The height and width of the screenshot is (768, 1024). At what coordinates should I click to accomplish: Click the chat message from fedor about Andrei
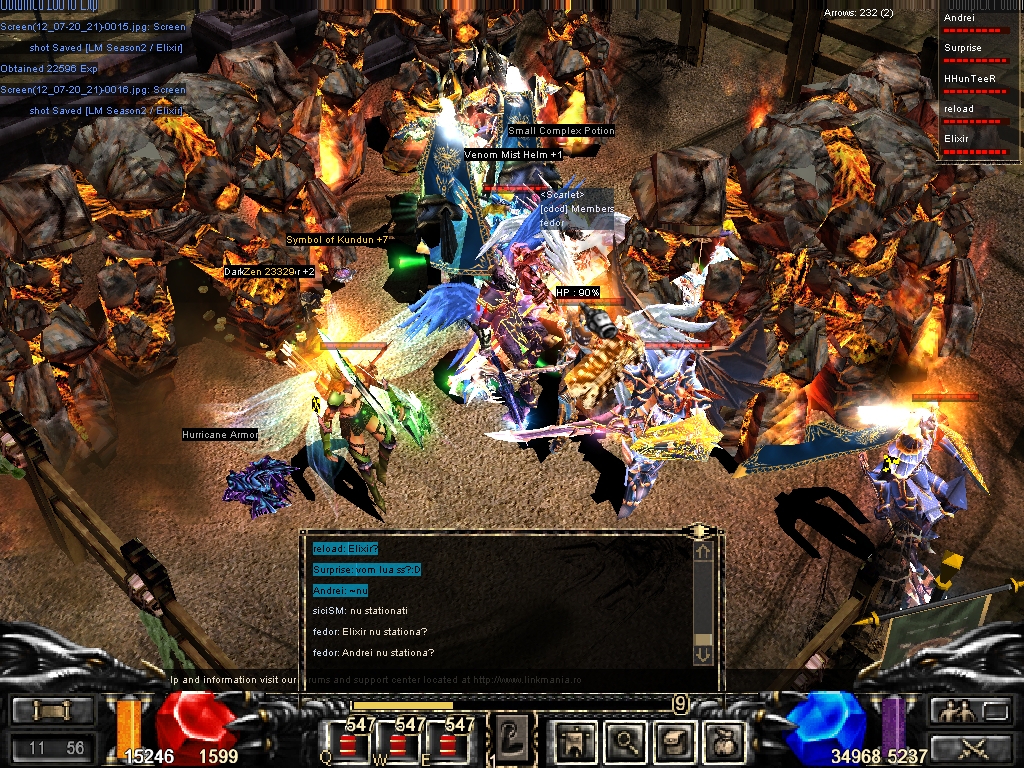pos(373,653)
